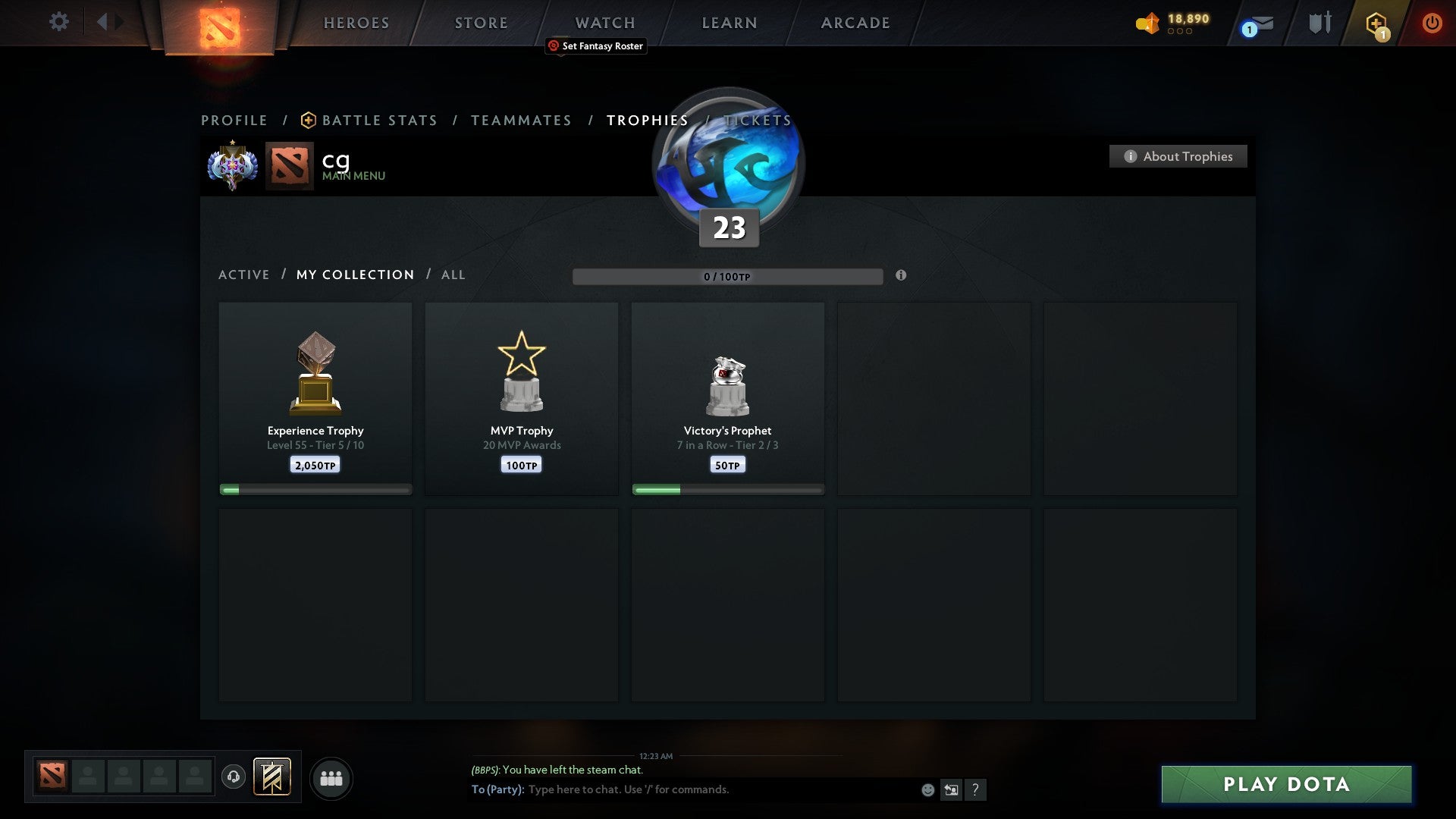
Task: Toggle voice chat with the headset icon
Action: pyautogui.click(x=234, y=778)
